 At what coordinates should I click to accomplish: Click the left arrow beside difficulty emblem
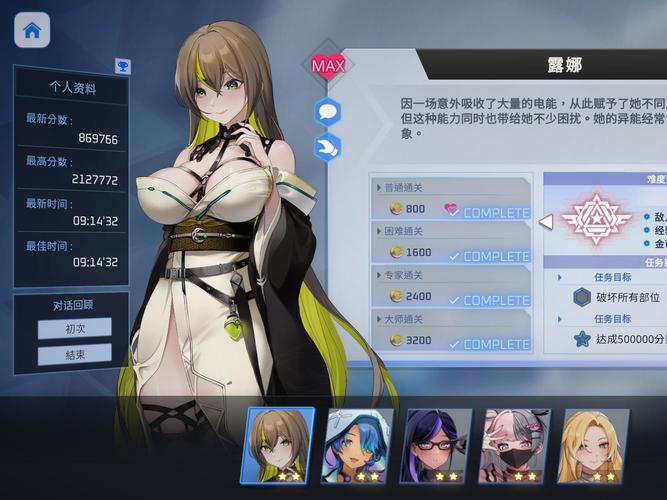pyautogui.click(x=546, y=221)
